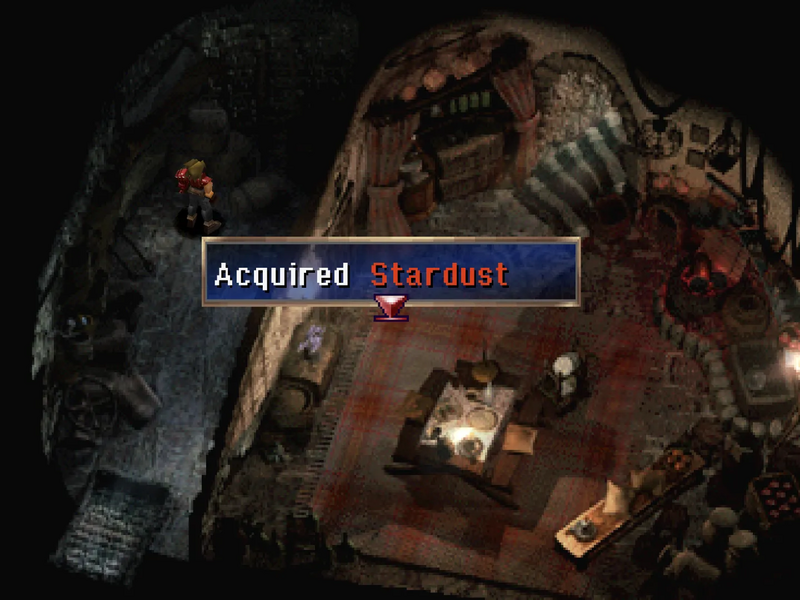Dismiss the Acquired Stardust message box
Viewport: 800px width, 600px height.
pyautogui.click(x=391, y=272)
